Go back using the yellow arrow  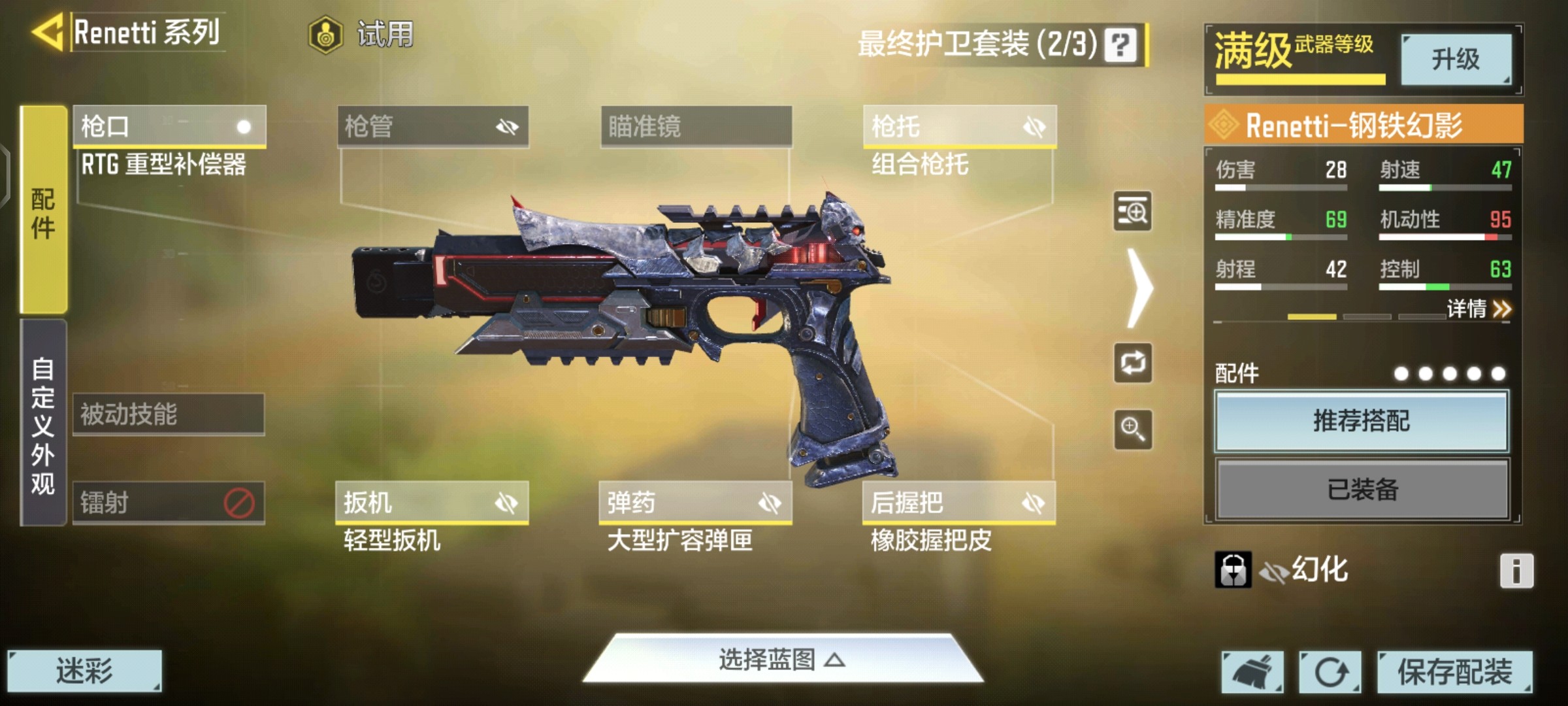pos(48,32)
